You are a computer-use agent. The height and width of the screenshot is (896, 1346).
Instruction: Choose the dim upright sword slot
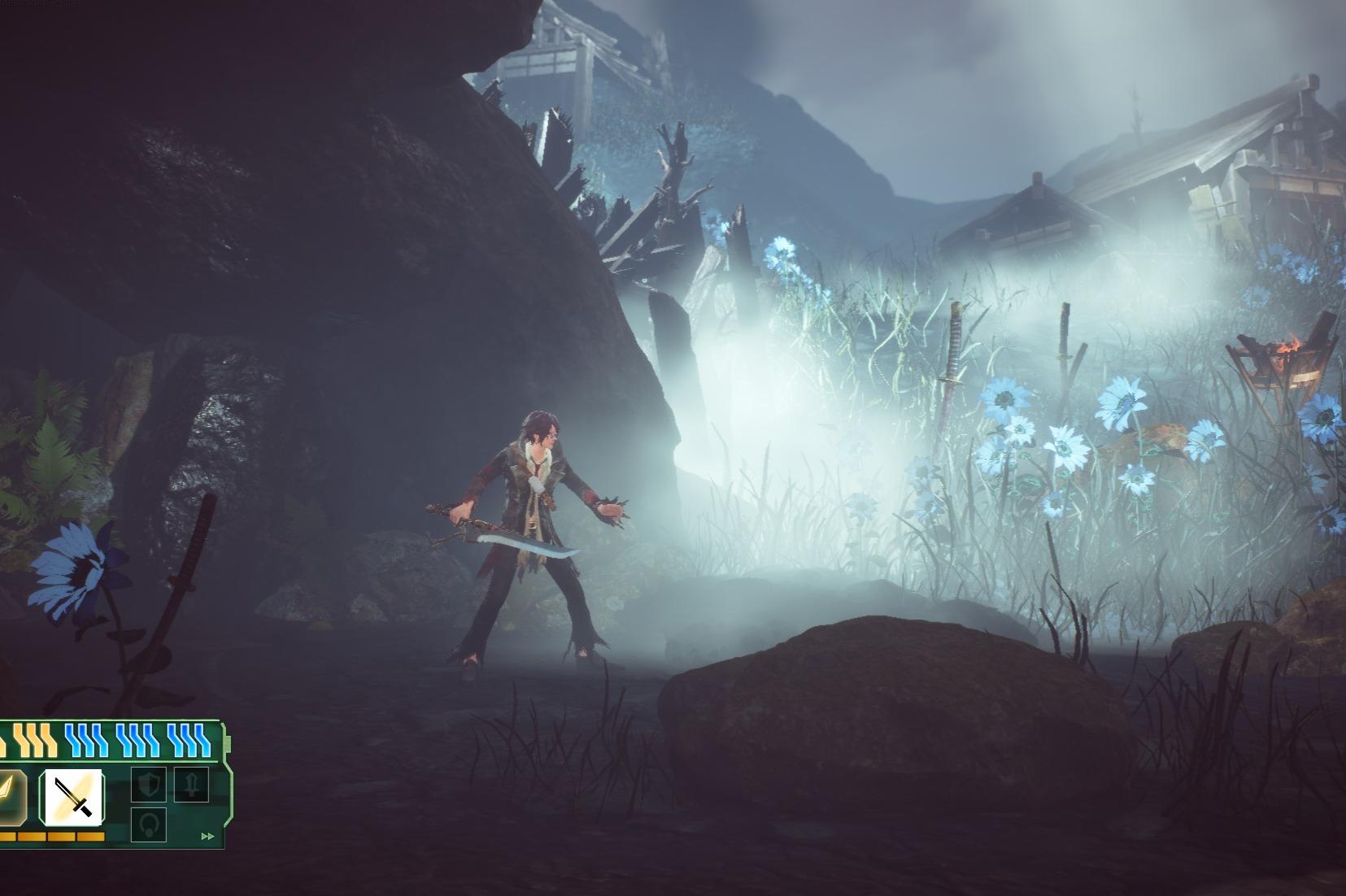(191, 784)
